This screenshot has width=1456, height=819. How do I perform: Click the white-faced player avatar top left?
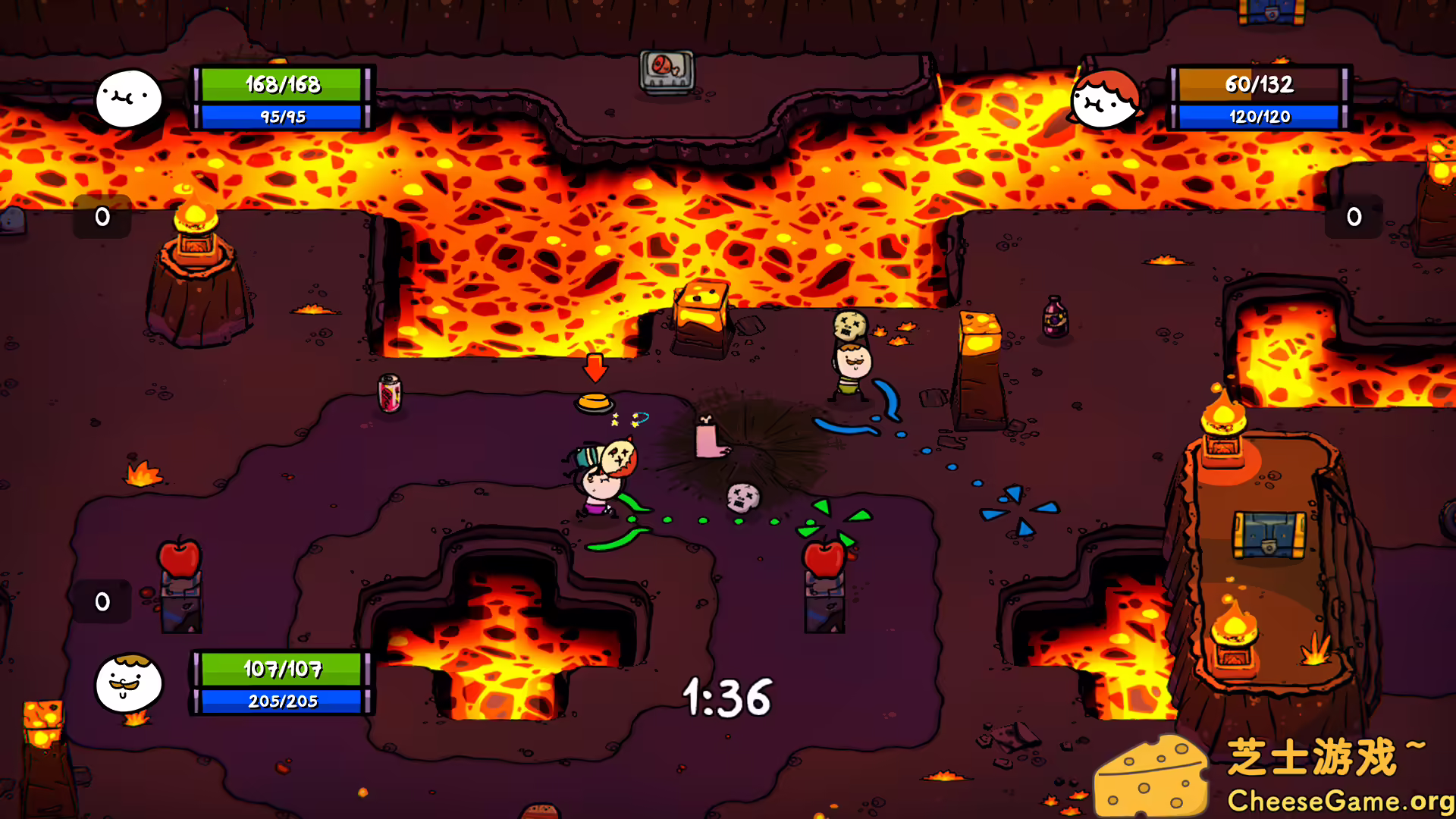[129, 97]
